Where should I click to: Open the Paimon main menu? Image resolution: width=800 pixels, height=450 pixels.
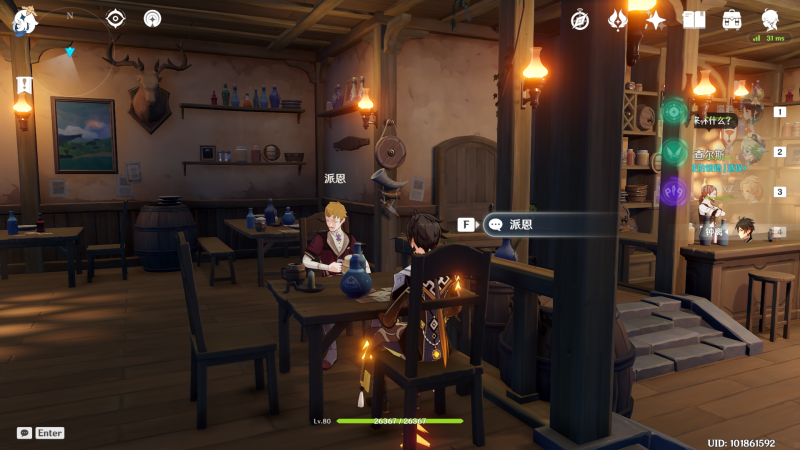pos(25,20)
